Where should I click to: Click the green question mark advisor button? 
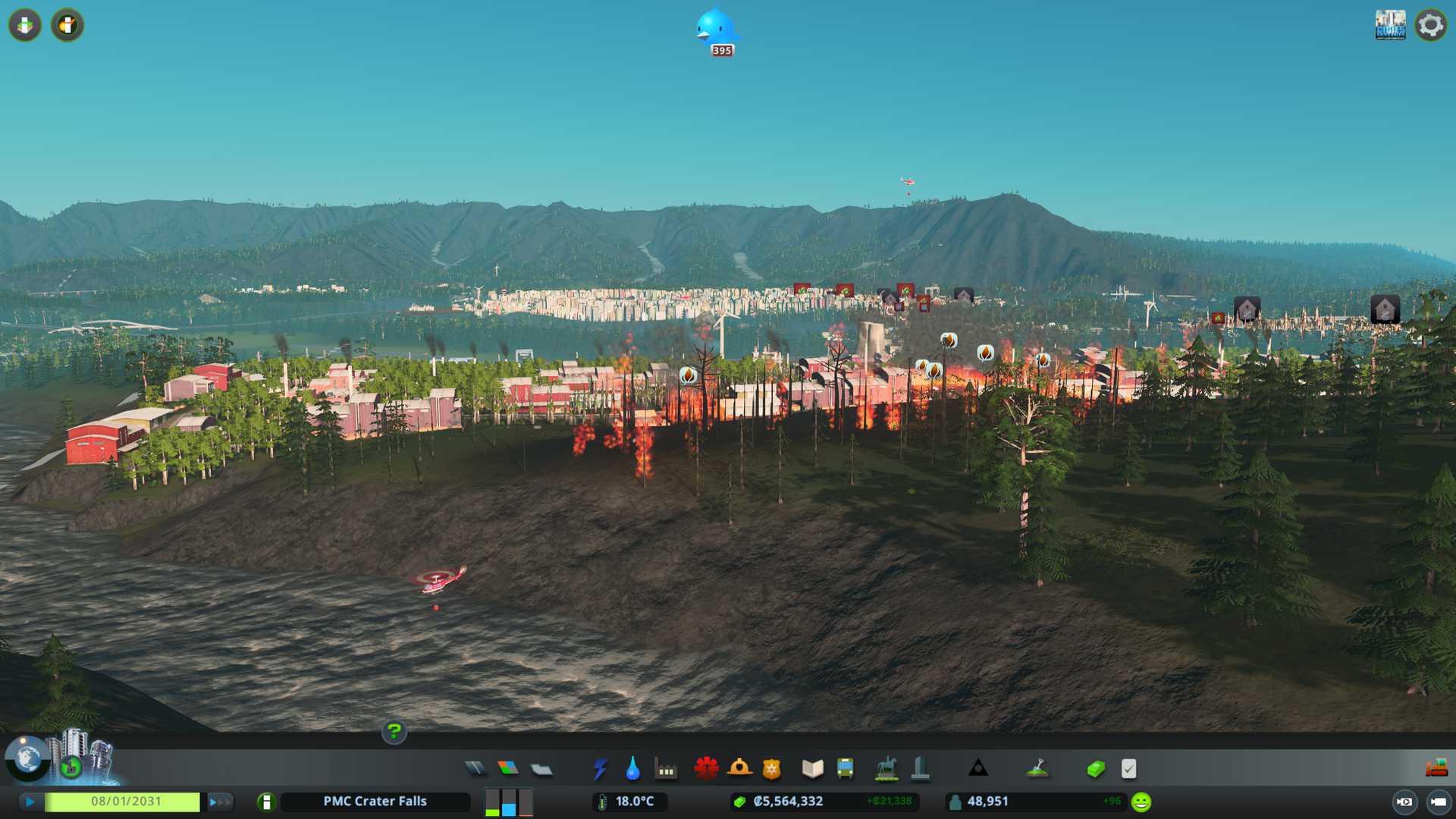pyautogui.click(x=394, y=731)
